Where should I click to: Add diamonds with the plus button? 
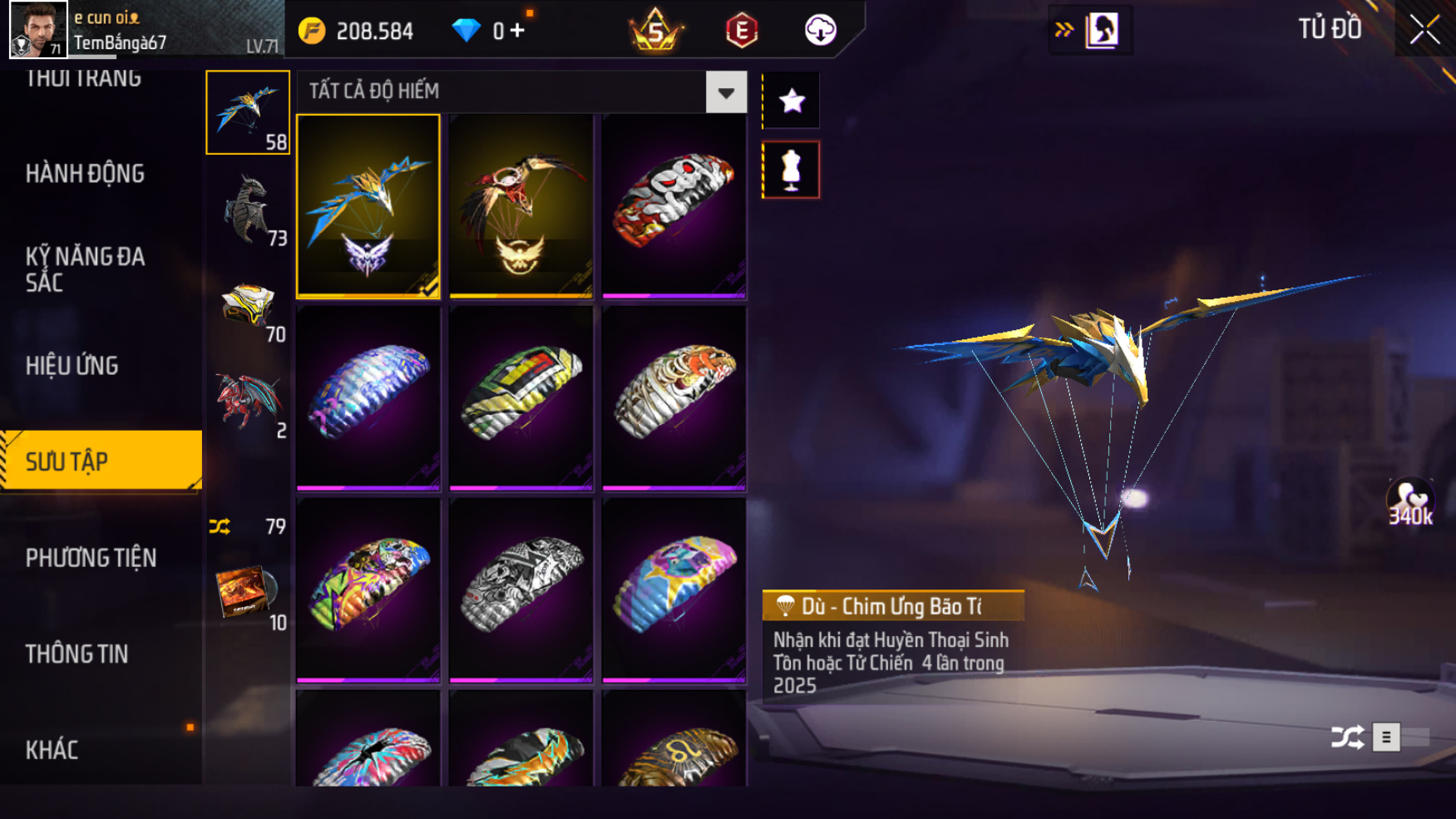click(x=517, y=31)
